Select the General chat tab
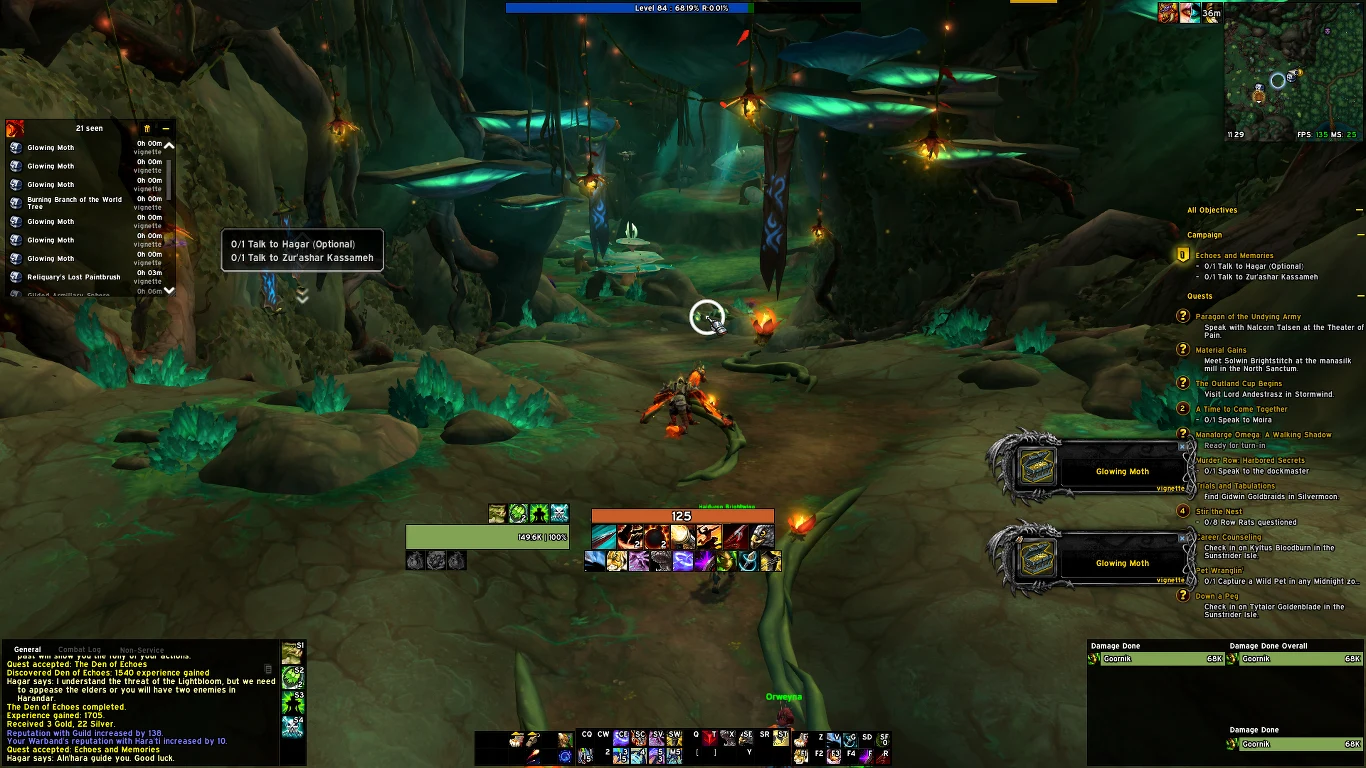Viewport: 1366px width, 768px height. coord(27,650)
